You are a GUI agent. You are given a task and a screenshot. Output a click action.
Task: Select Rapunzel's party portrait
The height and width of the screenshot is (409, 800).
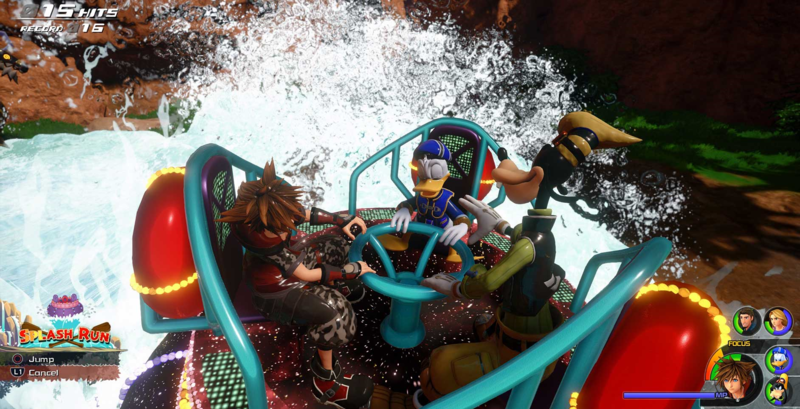pos(777,321)
